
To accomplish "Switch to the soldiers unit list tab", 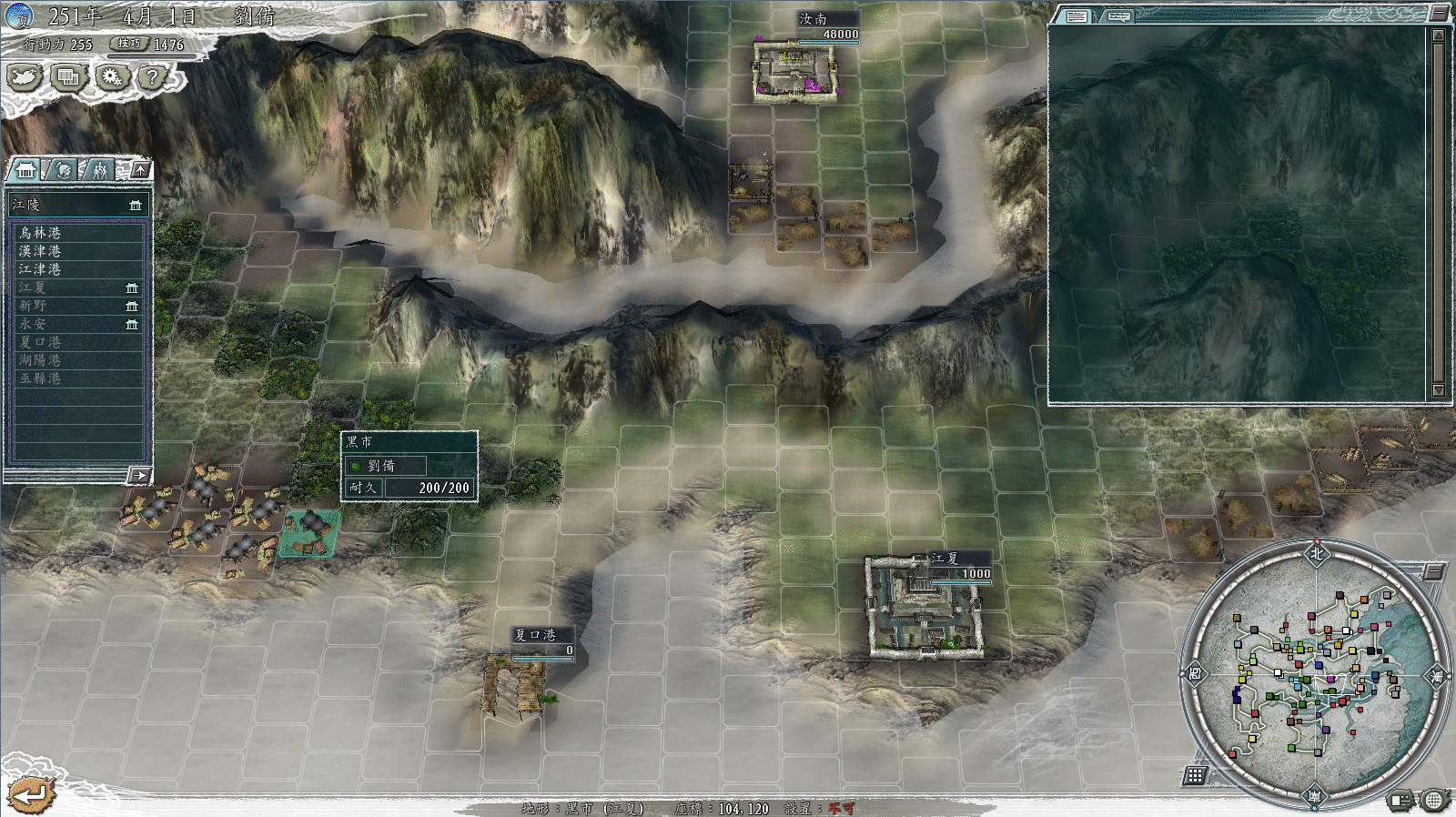I will [99, 170].
